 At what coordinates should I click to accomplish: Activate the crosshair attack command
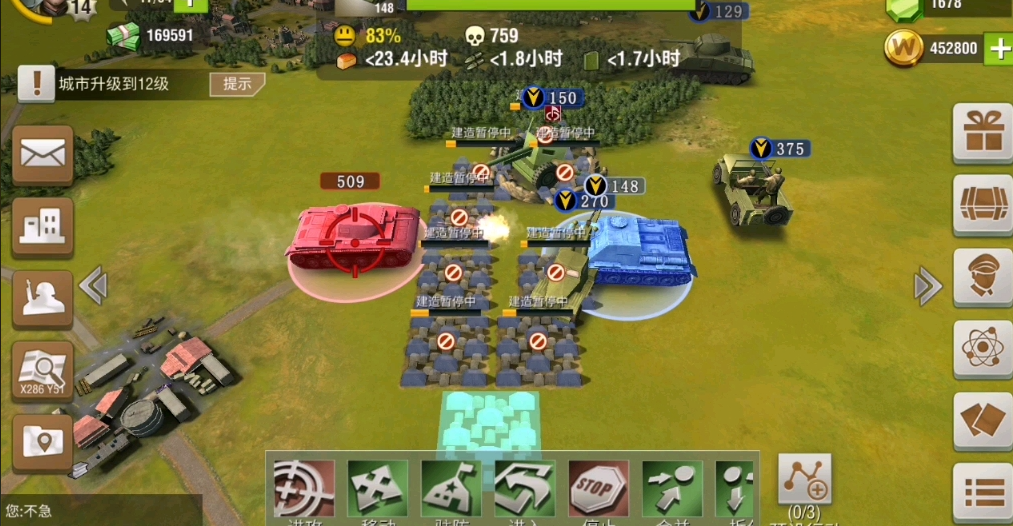pyautogui.click(x=303, y=488)
